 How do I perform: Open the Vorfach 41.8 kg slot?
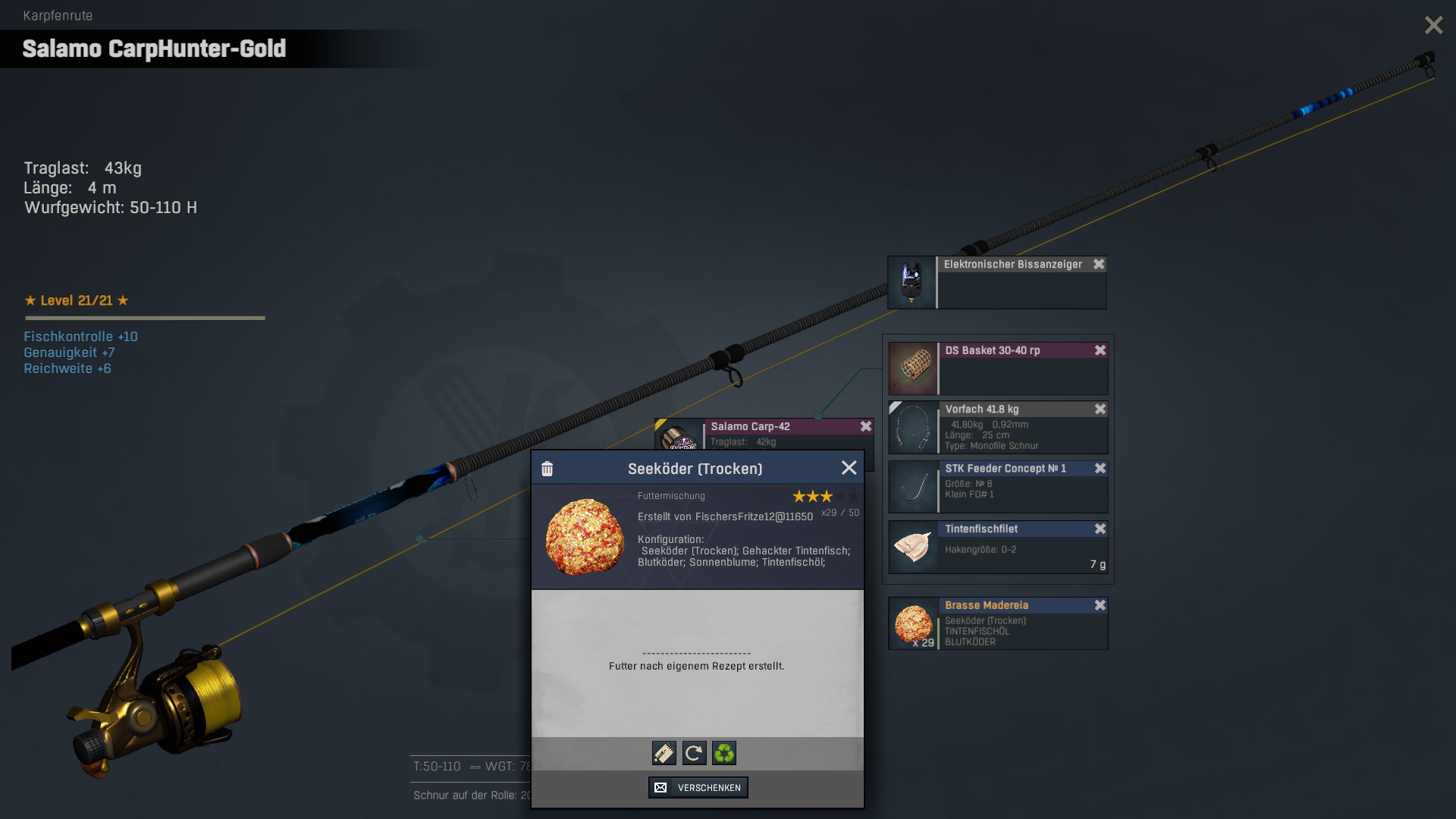914,428
